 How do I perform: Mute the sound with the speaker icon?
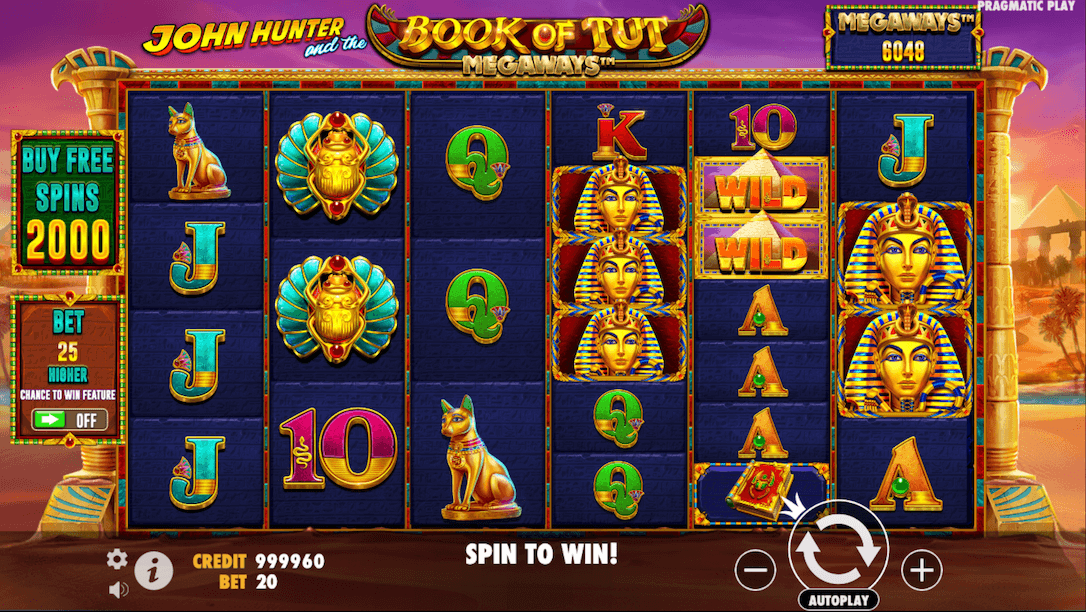point(118,590)
